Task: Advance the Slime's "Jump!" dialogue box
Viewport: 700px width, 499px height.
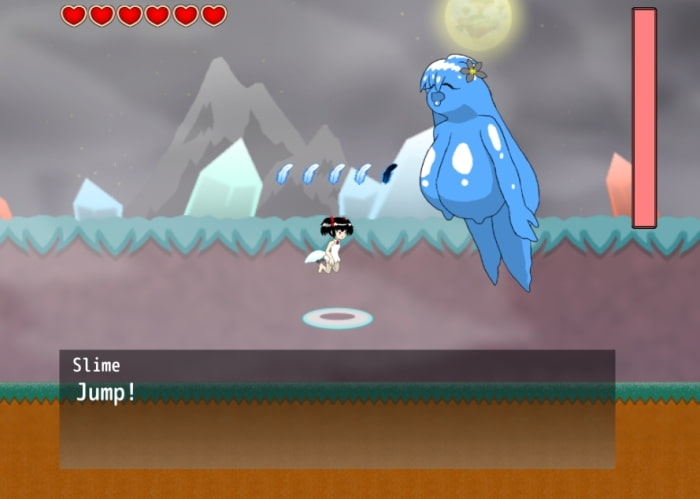Action: [337, 408]
